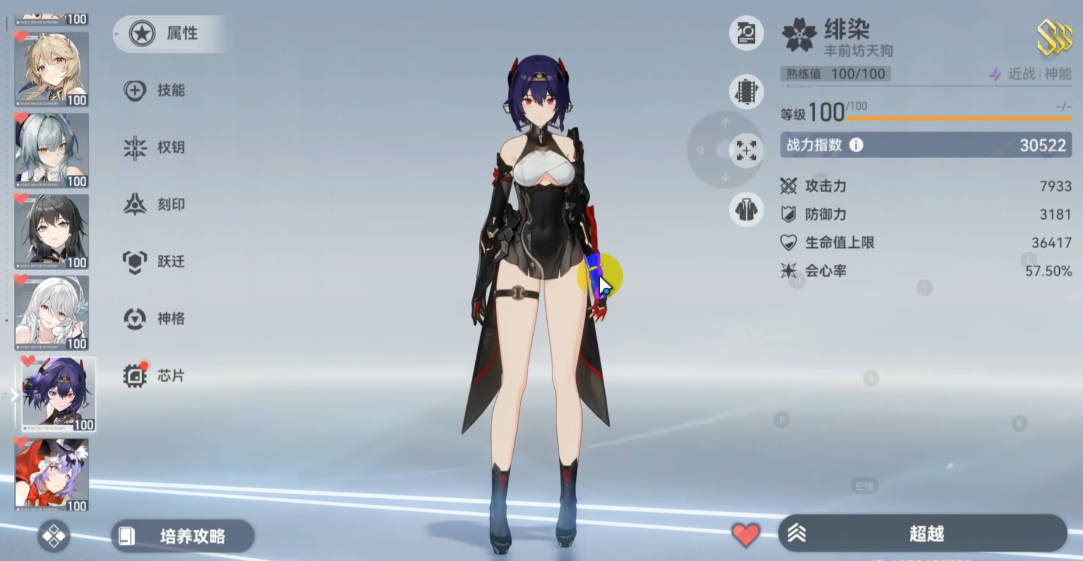Toggle the red heart favorite button
This screenshot has width=1083, height=561.
746,535
